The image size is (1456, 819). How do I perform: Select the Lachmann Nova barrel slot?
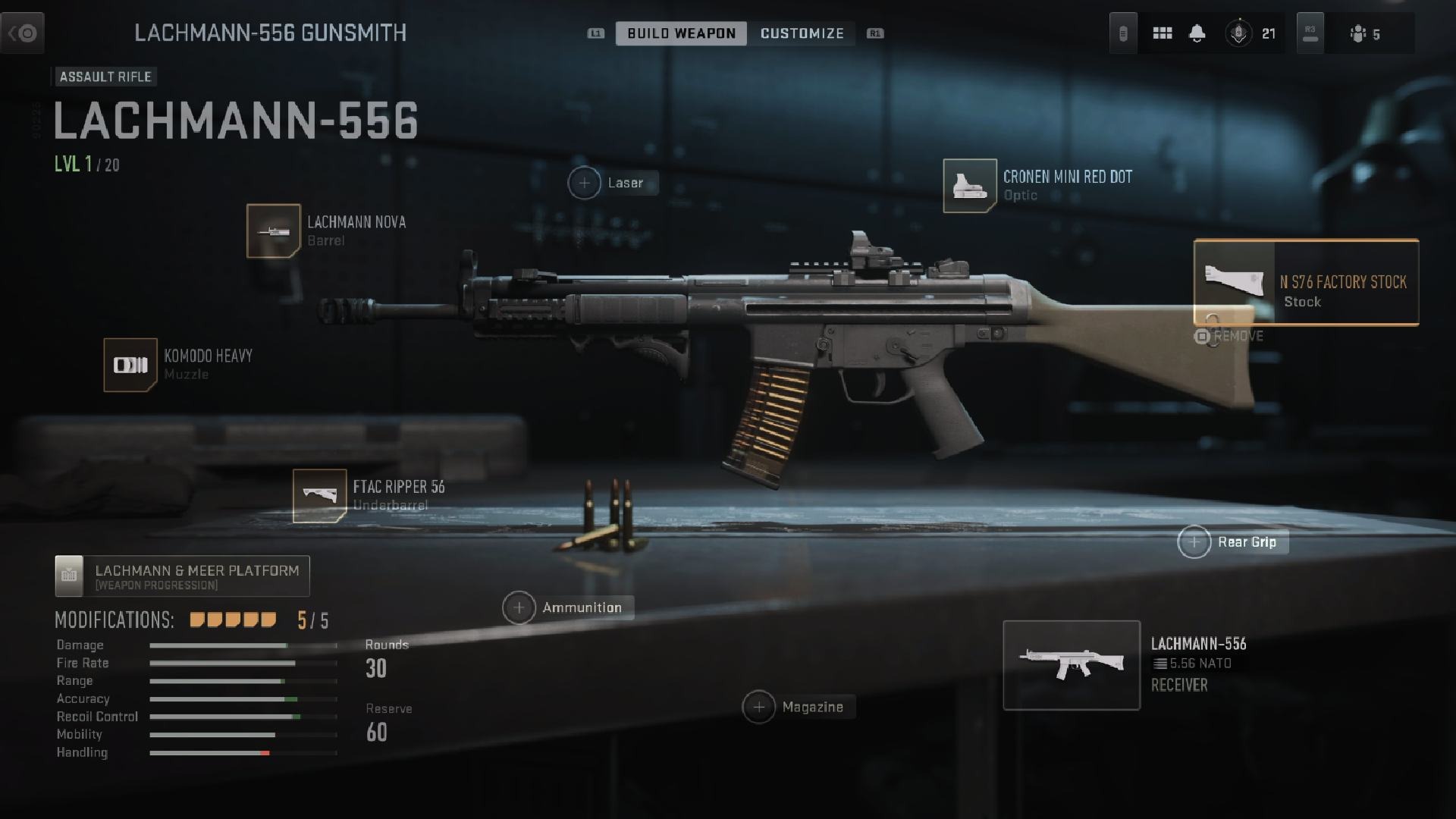274,231
